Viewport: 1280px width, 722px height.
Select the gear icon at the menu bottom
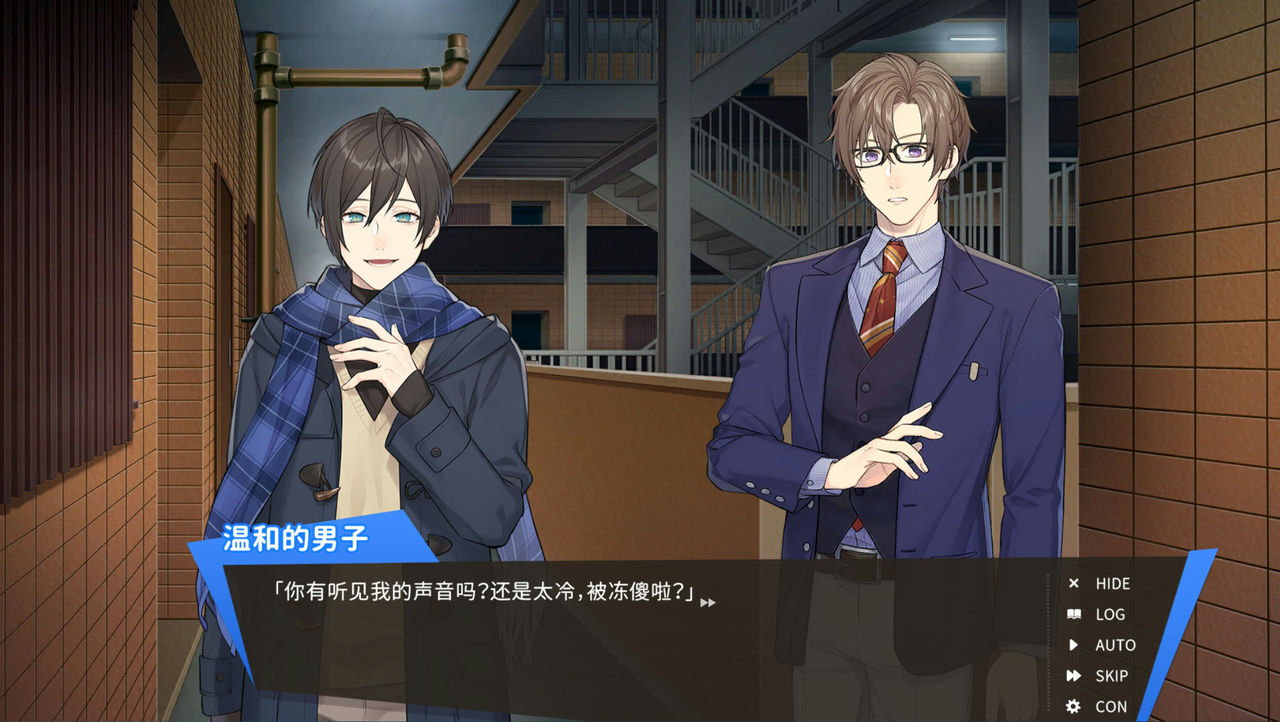point(1073,706)
